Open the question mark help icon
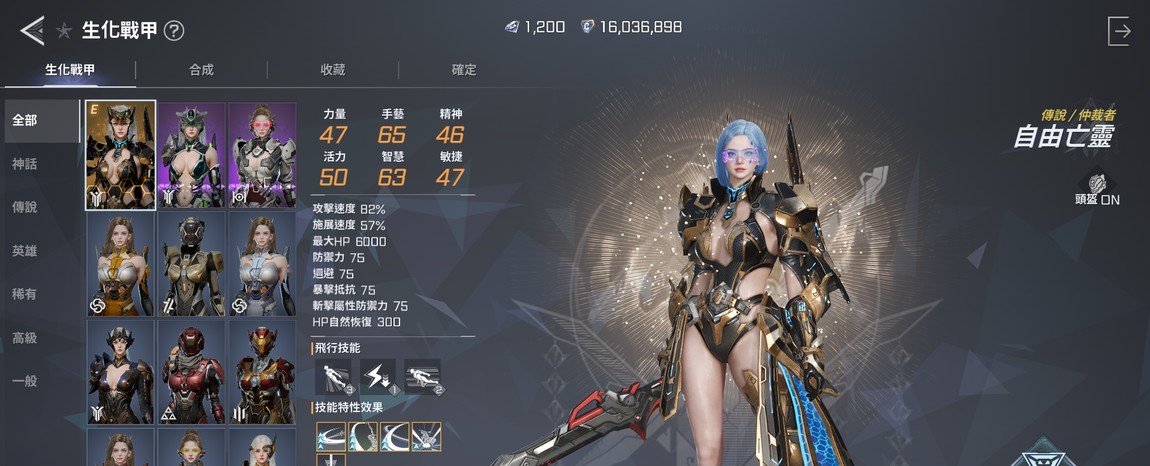This screenshot has height=466, width=1150. 174,31
